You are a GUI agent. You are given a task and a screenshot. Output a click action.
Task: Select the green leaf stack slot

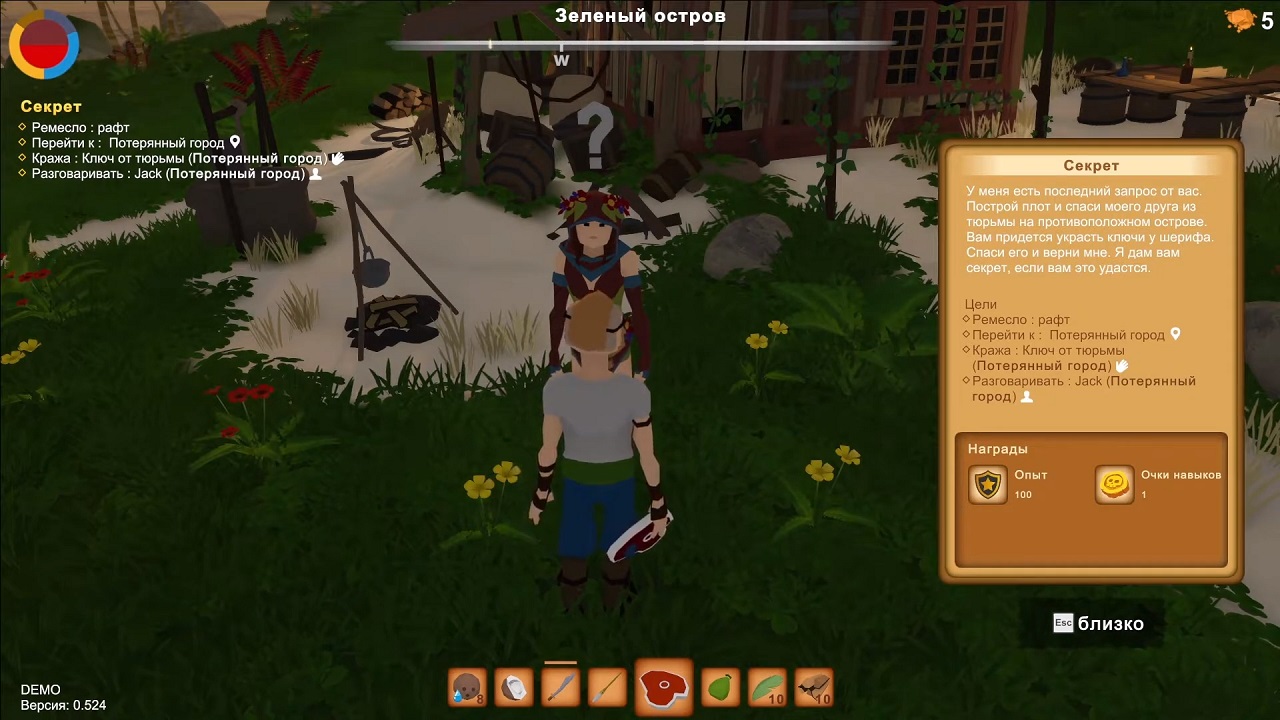click(767, 687)
